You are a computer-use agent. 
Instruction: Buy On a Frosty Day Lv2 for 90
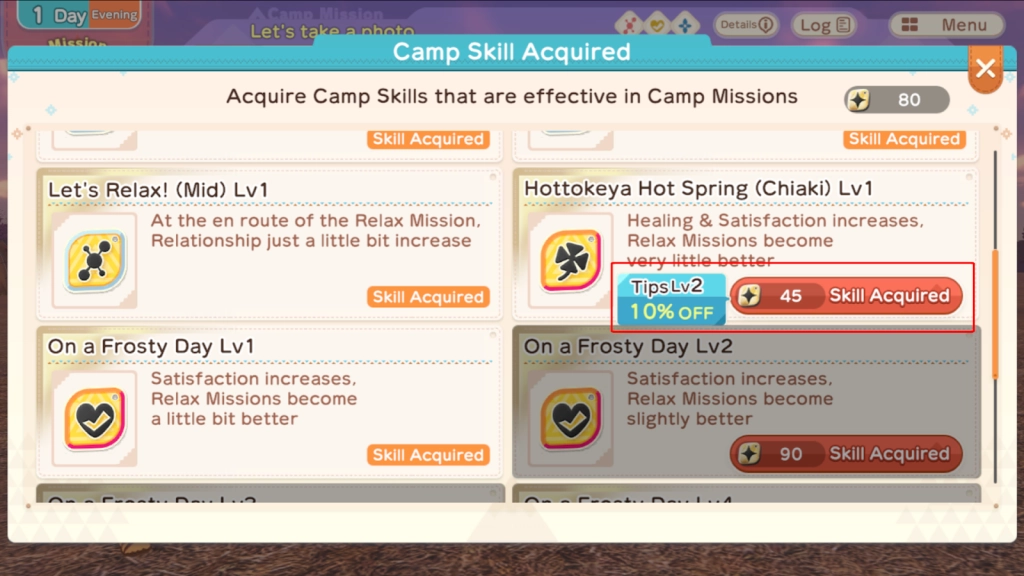(x=846, y=454)
